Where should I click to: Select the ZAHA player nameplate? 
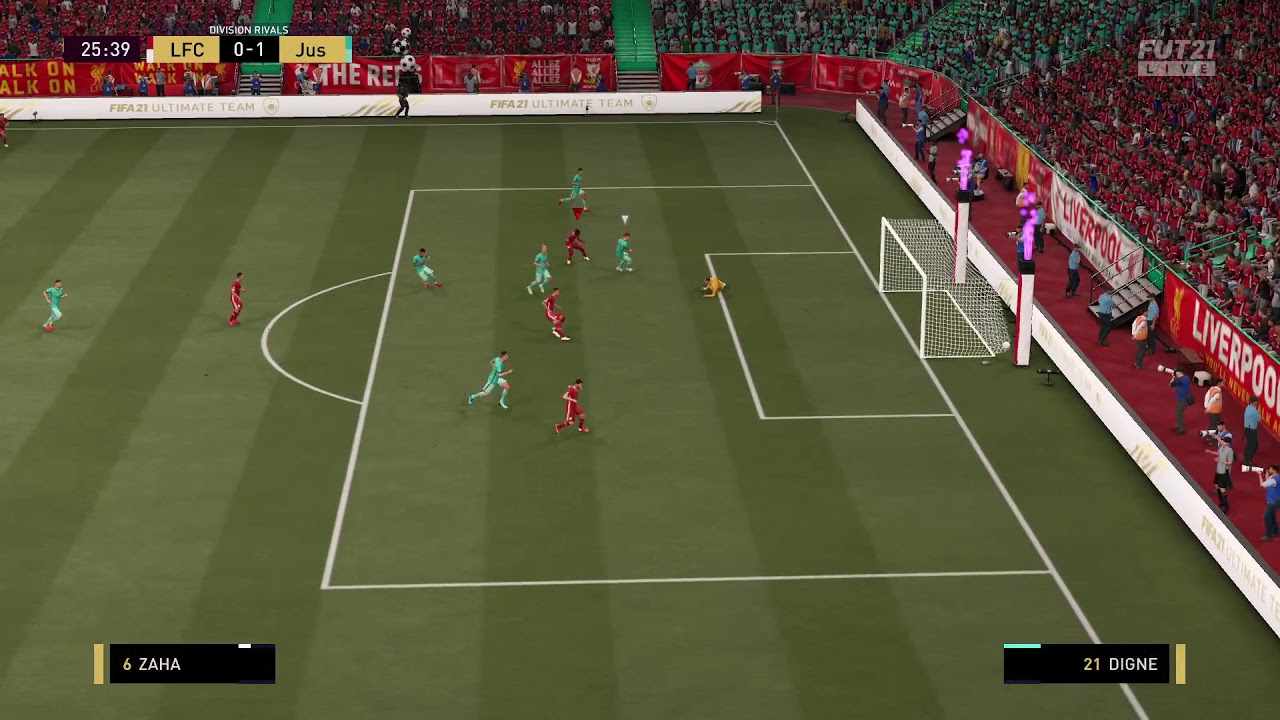192,664
